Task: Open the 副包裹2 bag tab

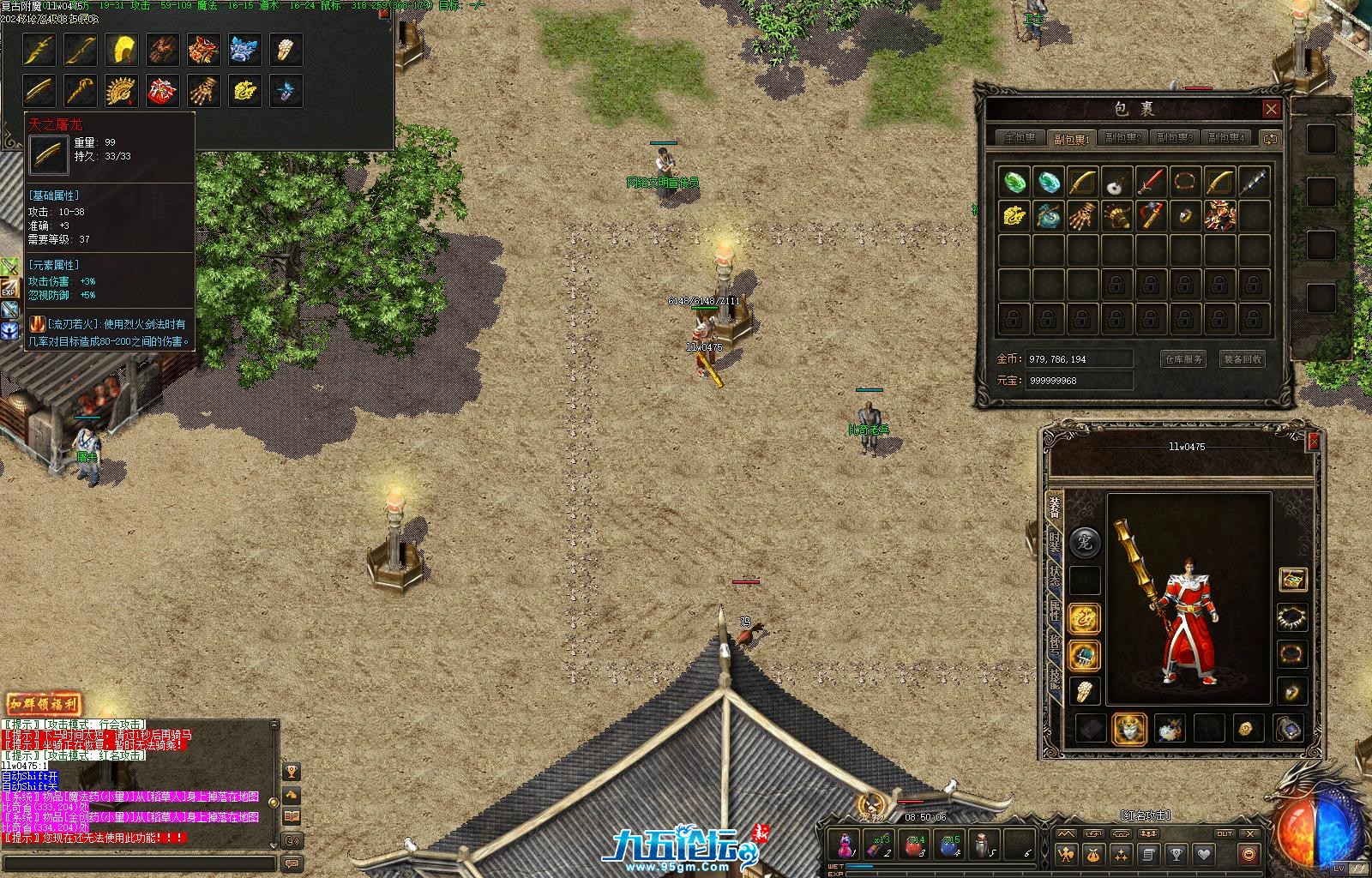Action: [x=1122, y=138]
